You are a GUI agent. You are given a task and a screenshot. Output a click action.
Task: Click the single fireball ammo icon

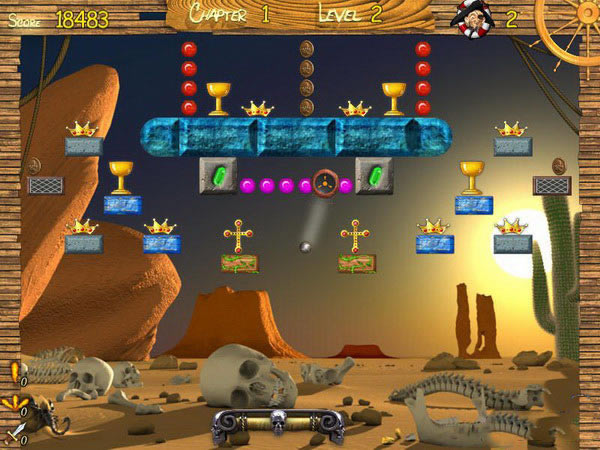[13, 372]
